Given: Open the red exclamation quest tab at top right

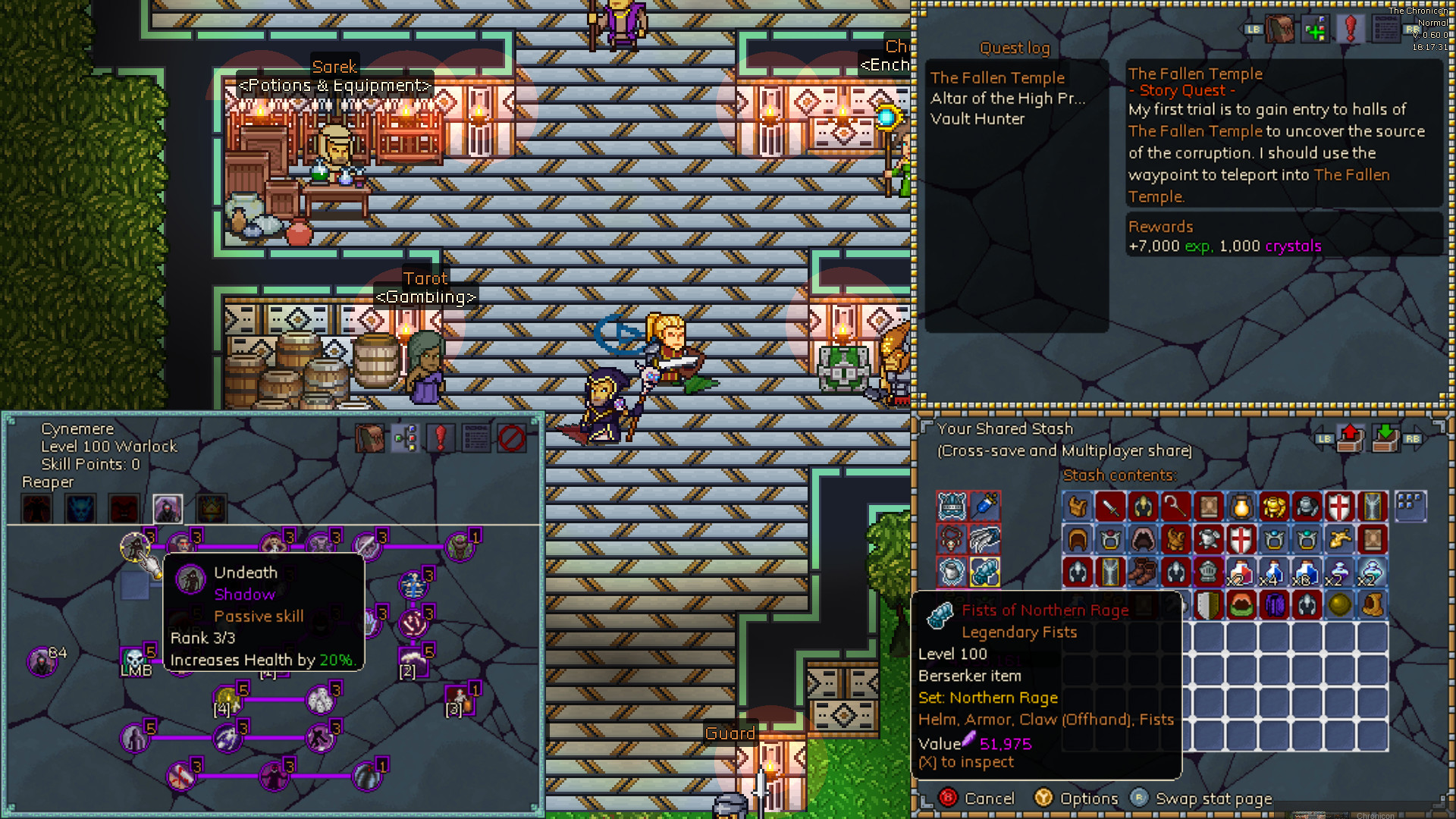Looking at the screenshot, I should [1351, 30].
